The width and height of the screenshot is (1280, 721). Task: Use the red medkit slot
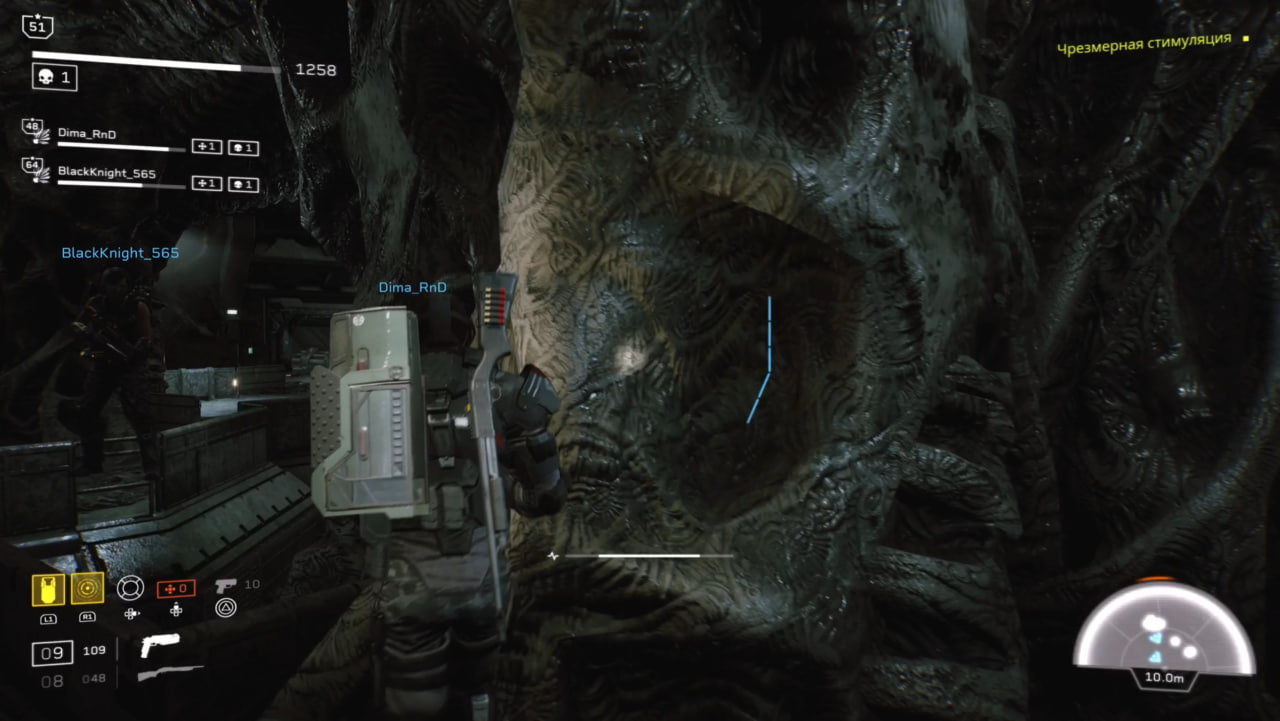tap(175, 588)
